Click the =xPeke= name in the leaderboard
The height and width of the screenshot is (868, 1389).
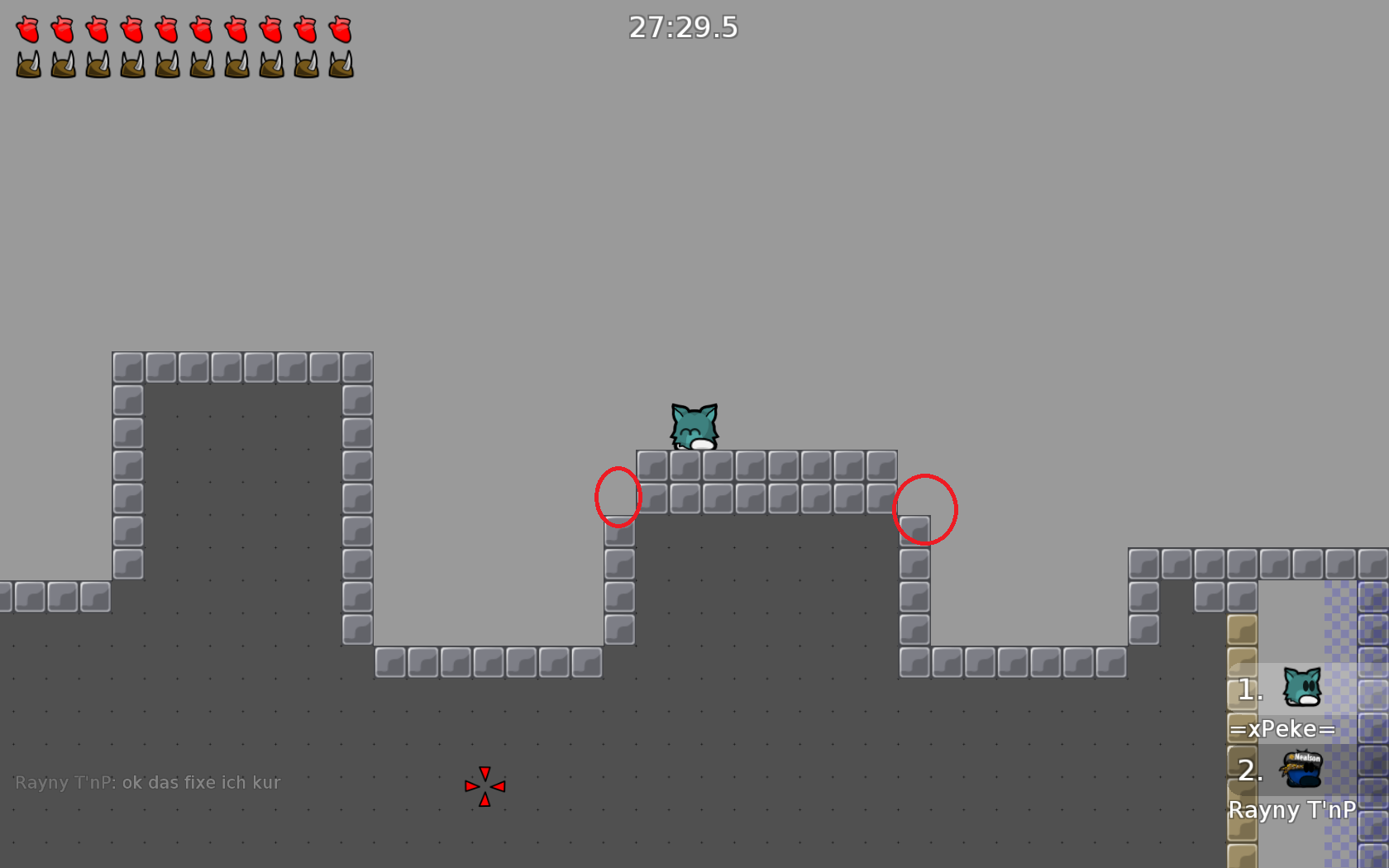1283,729
